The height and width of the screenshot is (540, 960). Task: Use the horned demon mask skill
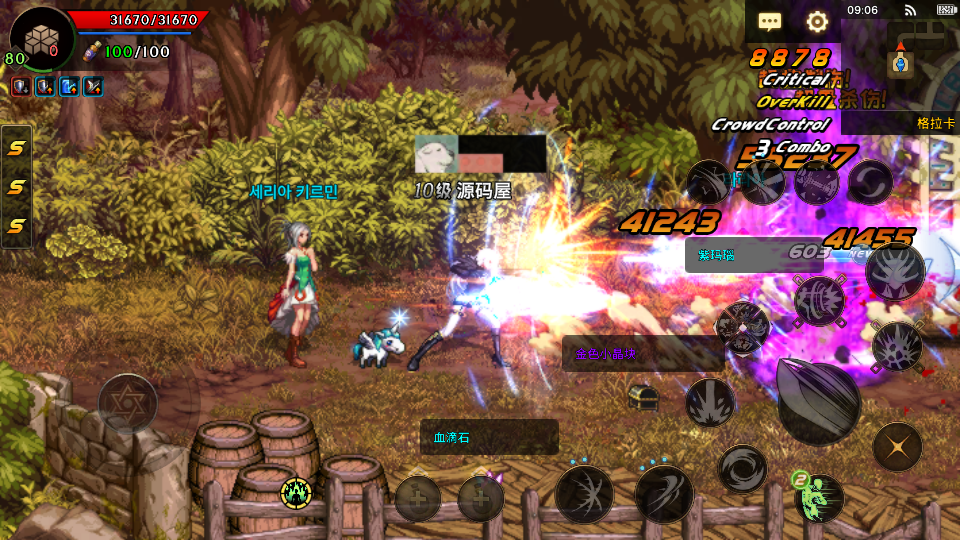(x=894, y=272)
